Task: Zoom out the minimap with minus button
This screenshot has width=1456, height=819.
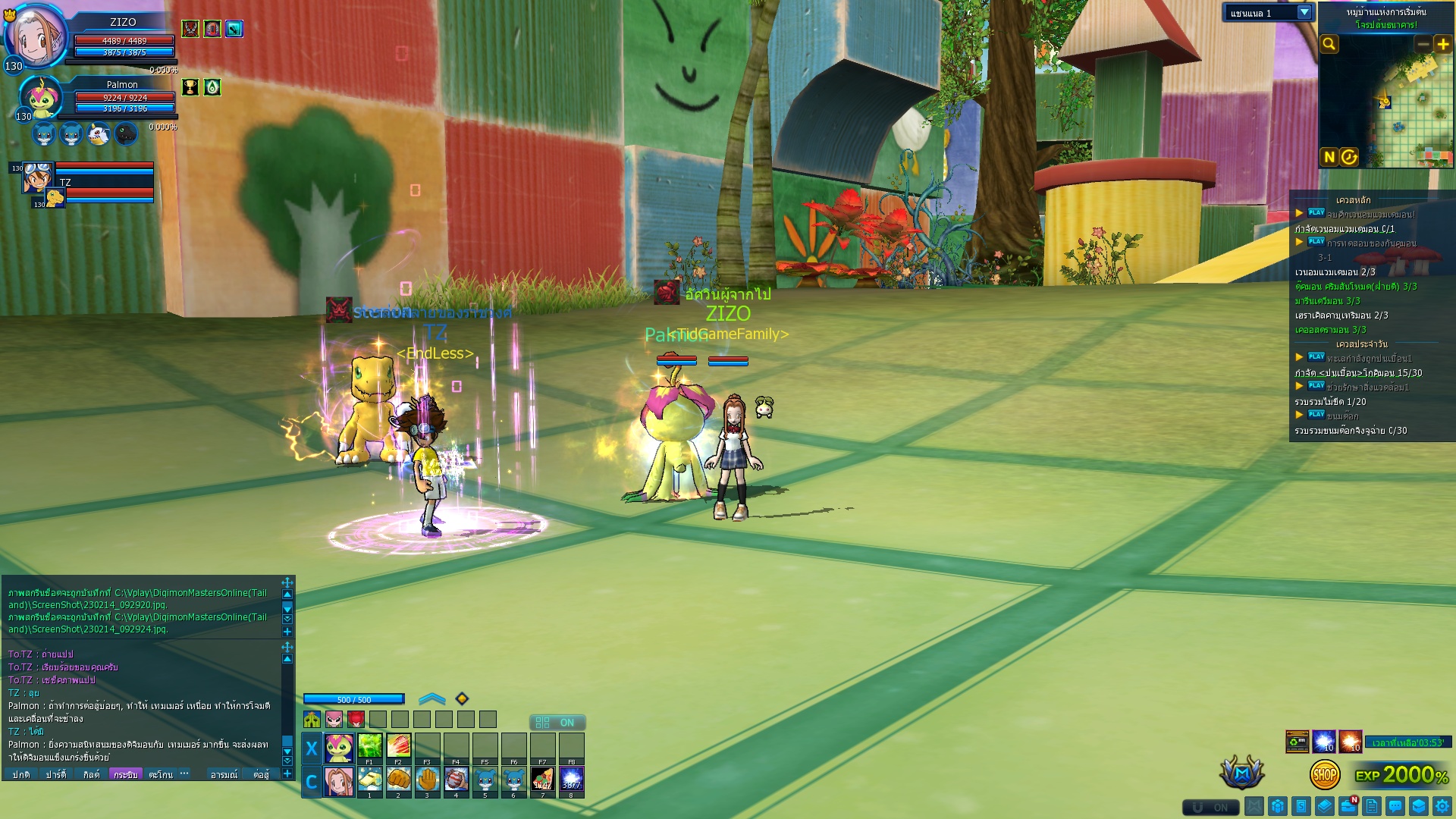Action: tap(1423, 44)
